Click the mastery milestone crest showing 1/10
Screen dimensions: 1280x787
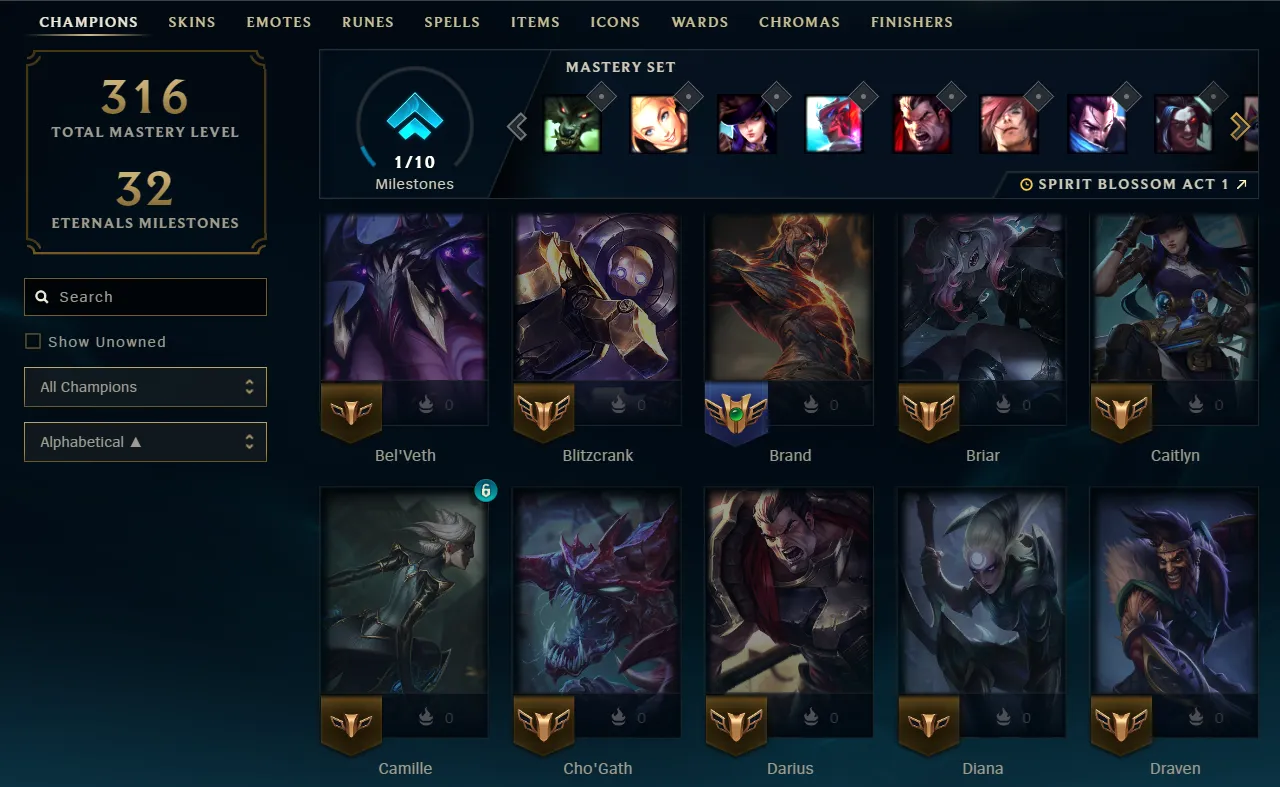[x=413, y=119]
